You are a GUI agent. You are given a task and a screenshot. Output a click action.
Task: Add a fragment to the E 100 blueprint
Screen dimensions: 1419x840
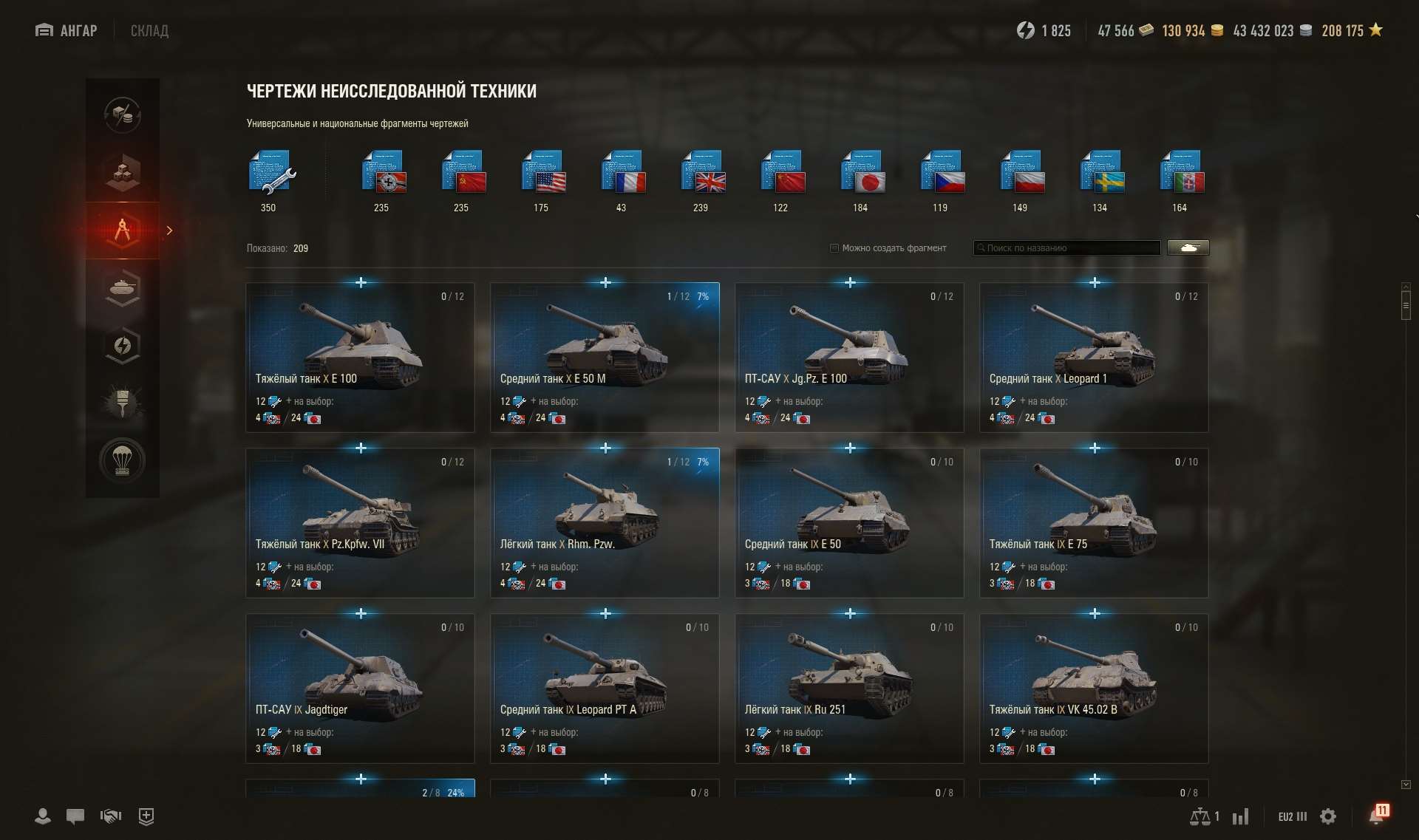point(361,282)
